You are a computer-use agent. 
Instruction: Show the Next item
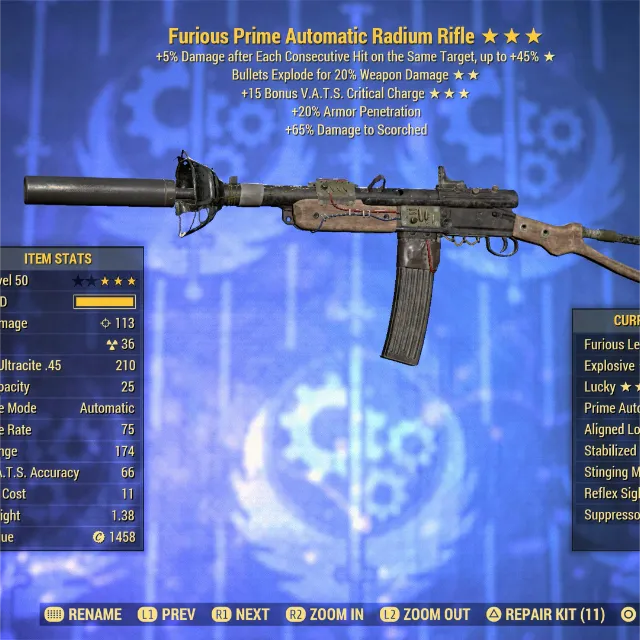[x=242, y=614]
